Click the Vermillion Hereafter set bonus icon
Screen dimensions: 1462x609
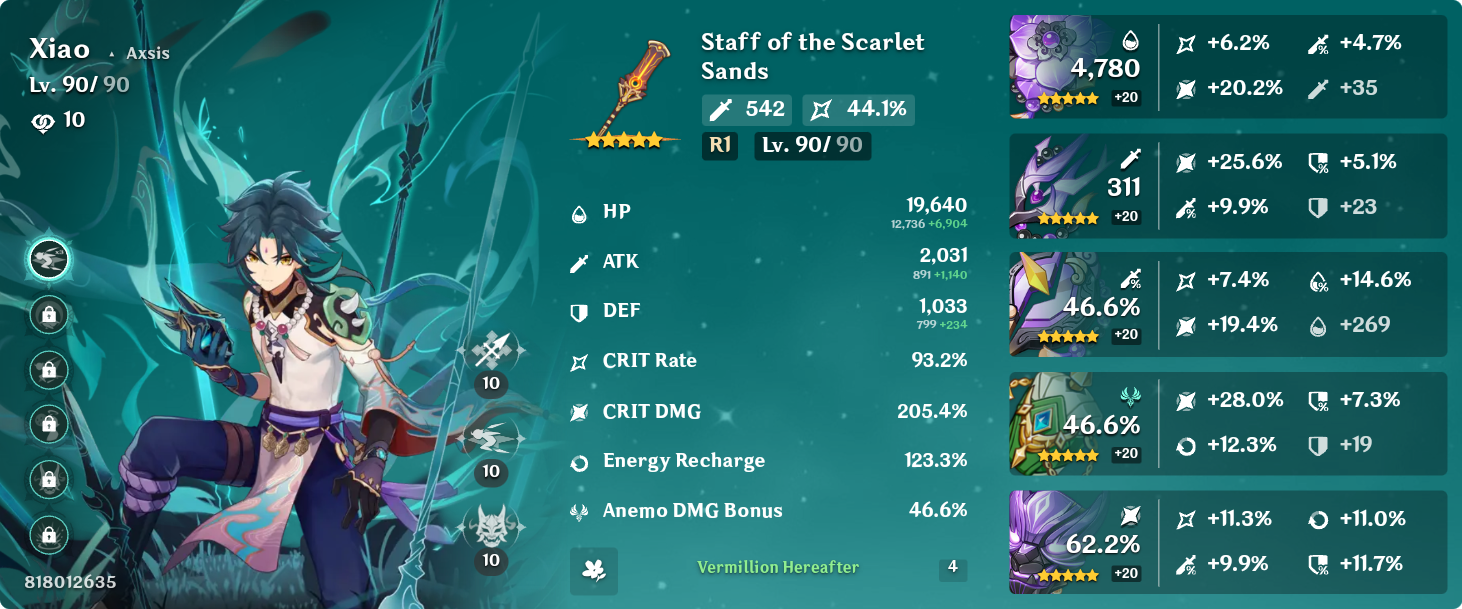594,570
